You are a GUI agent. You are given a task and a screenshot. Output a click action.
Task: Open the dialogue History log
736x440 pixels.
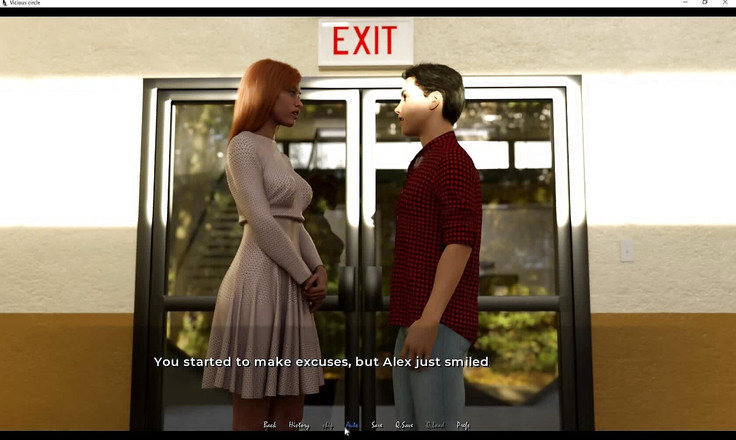[x=299, y=425]
